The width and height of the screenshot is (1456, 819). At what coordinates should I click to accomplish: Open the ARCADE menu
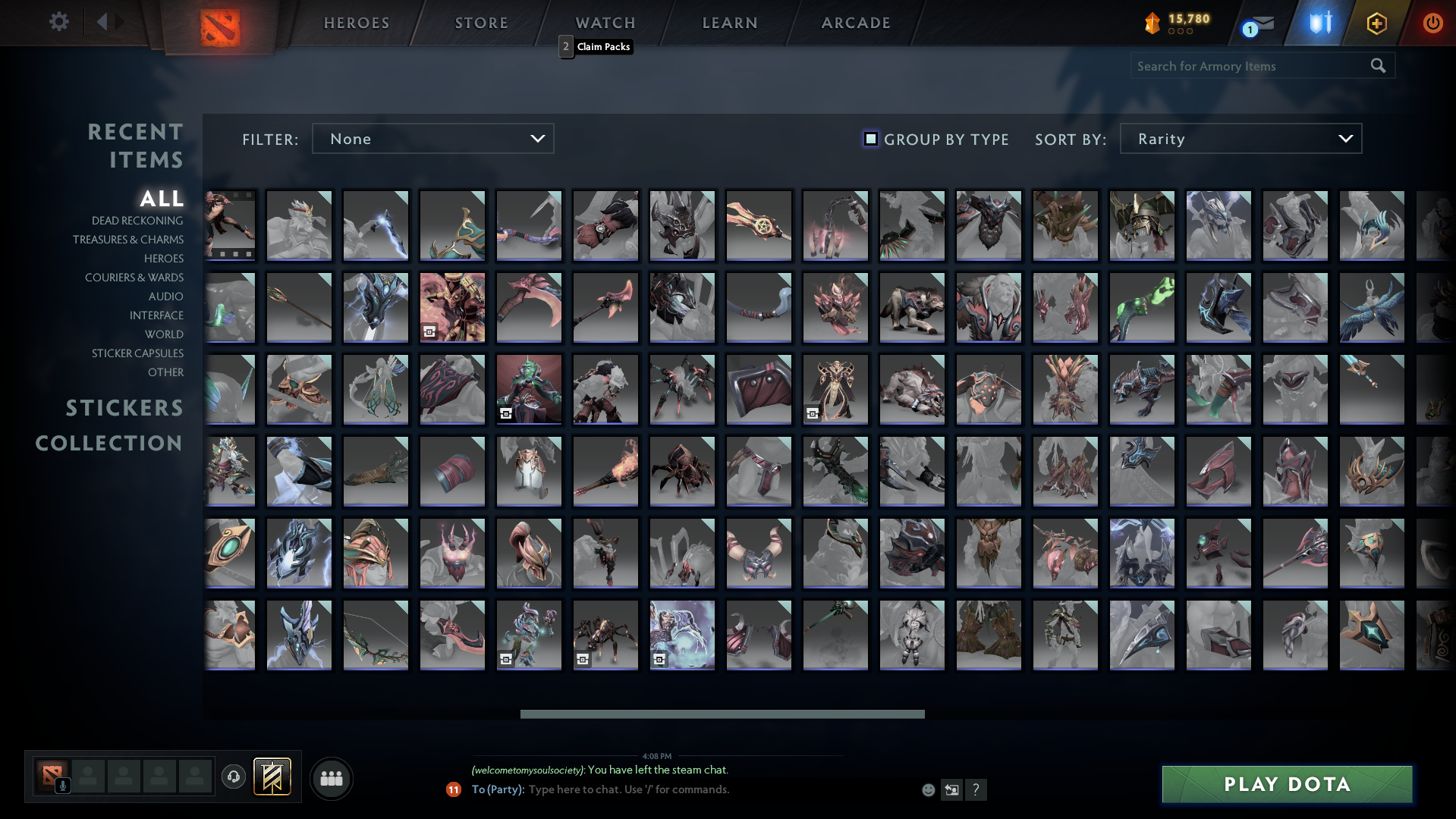[855, 22]
